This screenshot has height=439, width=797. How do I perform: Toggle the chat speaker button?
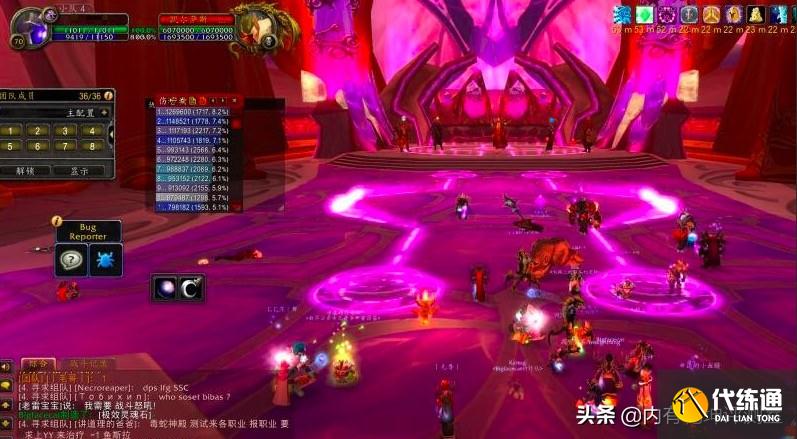click(6, 367)
